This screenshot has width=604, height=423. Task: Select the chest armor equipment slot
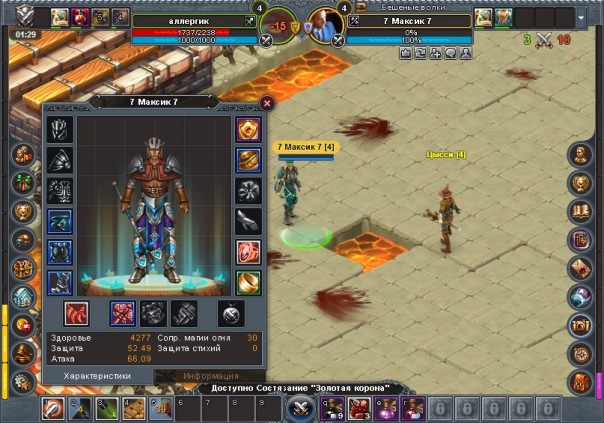coord(60,191)
